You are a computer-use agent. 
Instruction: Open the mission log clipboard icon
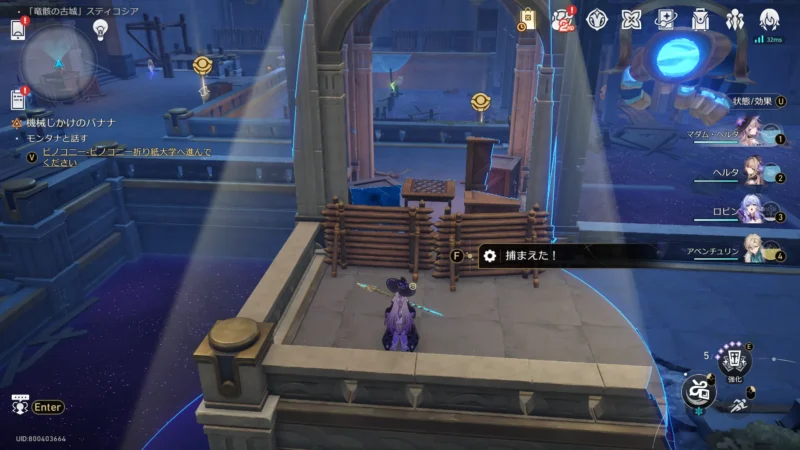[x=18, y=100]
